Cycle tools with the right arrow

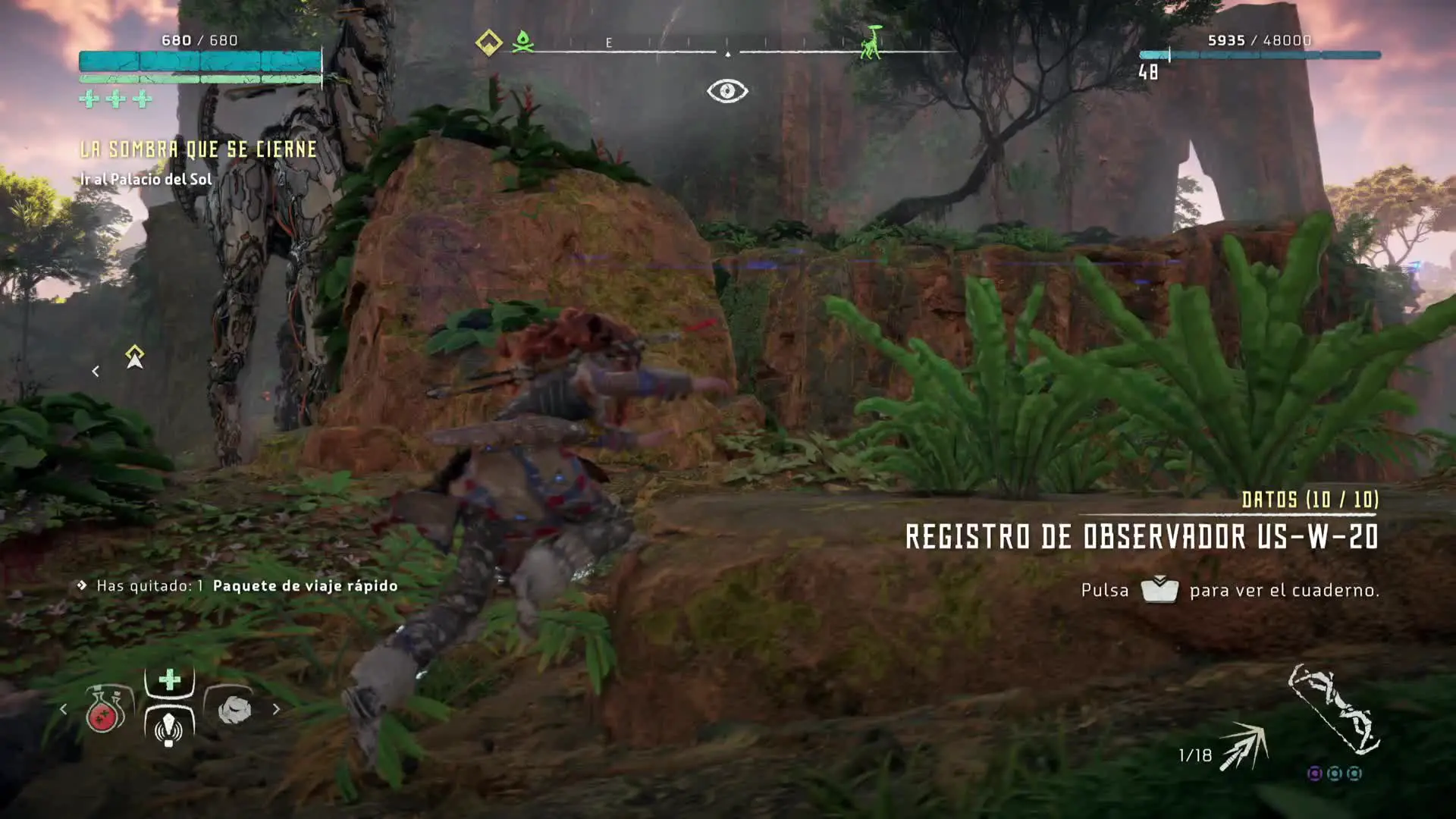pyautogui.click(x=276, y=710)
